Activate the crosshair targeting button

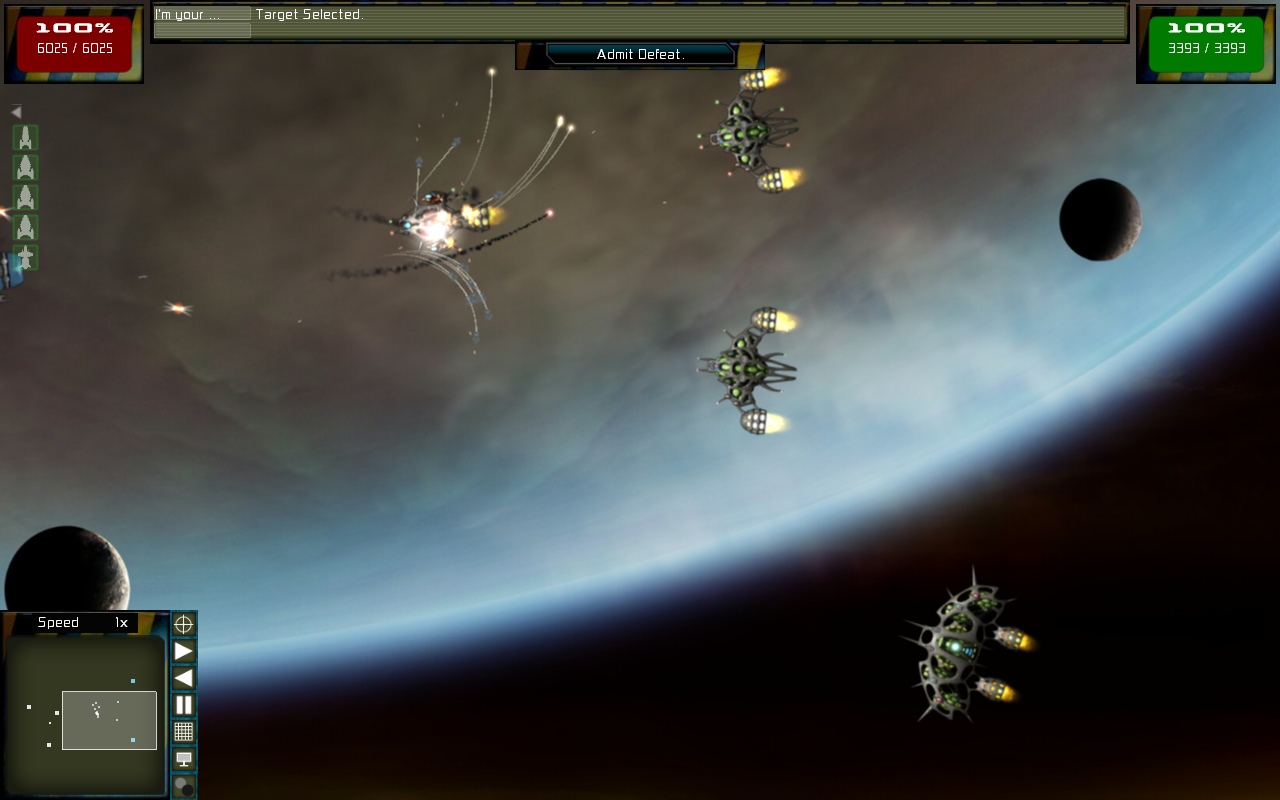(x=184, y=625)
